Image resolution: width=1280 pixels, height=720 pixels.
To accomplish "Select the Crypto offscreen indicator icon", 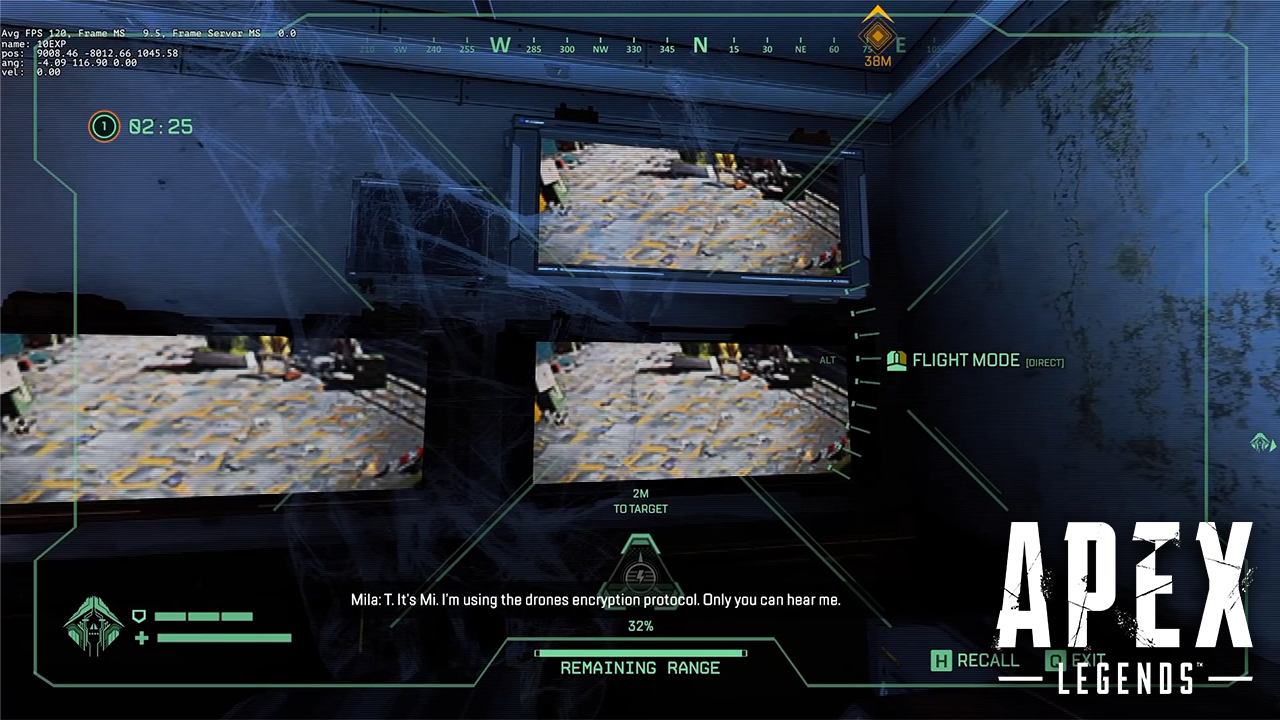I will [1262, 442].
